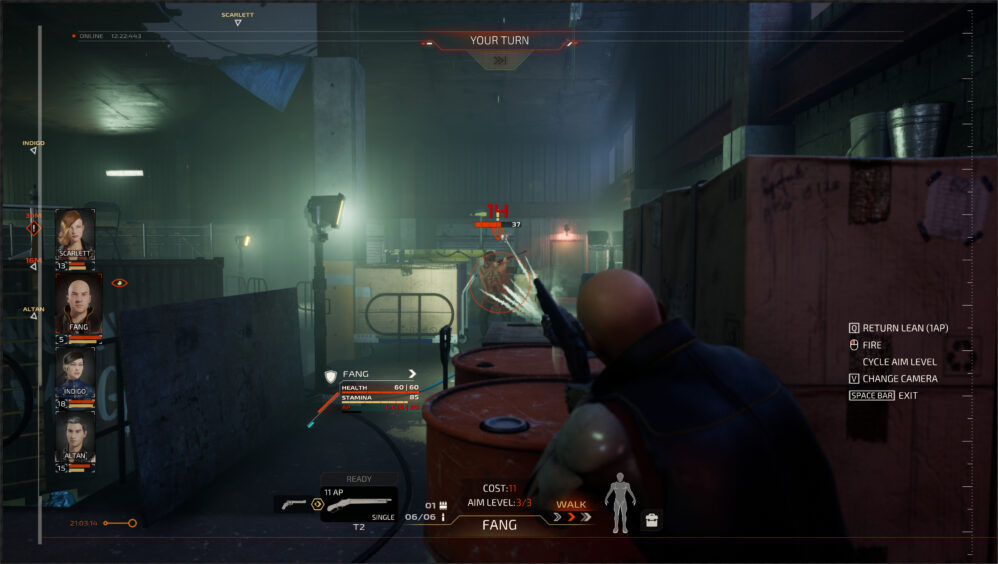Open the inventory backpack icon
This screenshot has height=564, width=998.
click(651, 520)
